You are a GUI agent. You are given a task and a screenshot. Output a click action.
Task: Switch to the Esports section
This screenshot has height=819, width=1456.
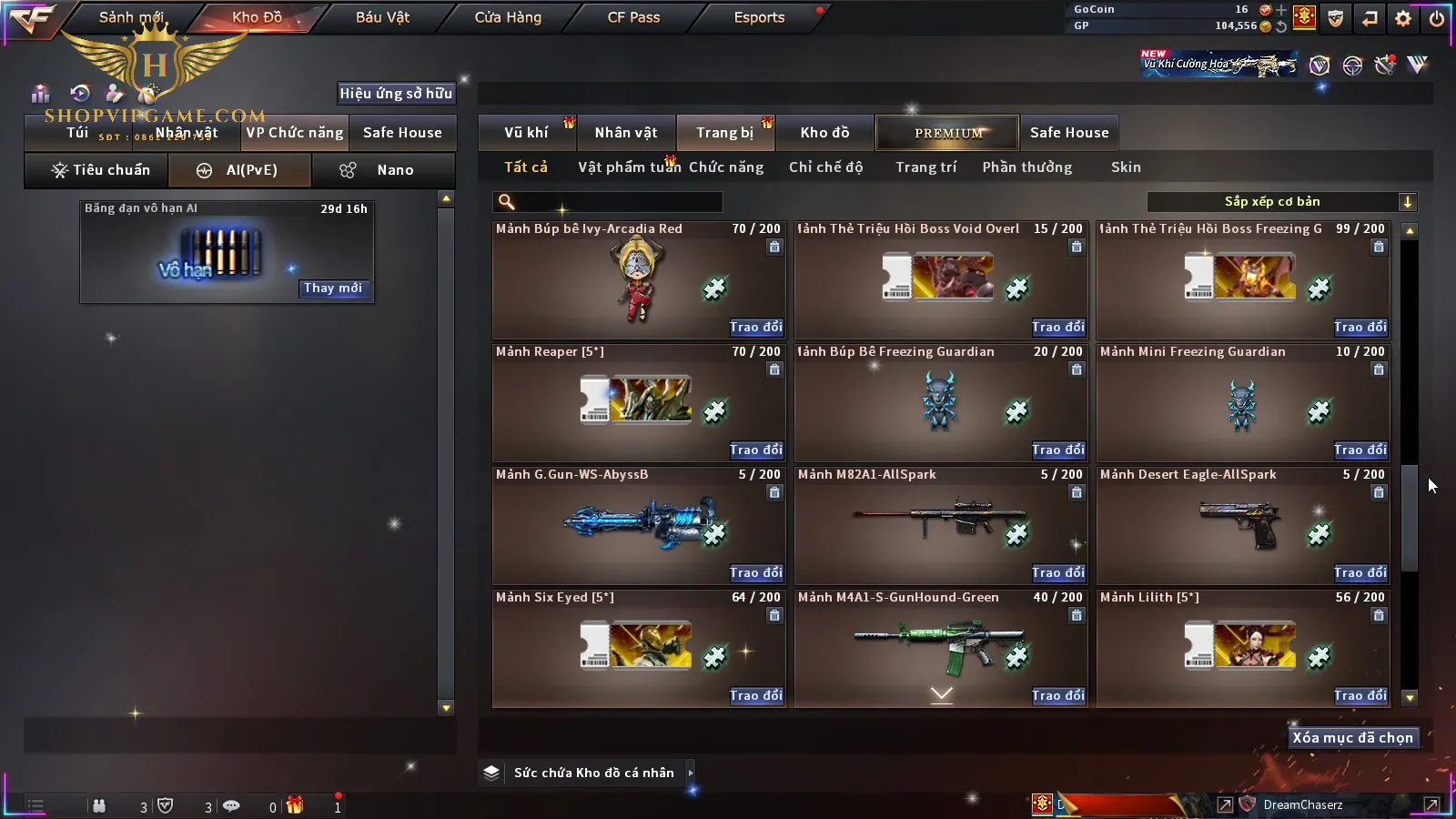(759, 17)
